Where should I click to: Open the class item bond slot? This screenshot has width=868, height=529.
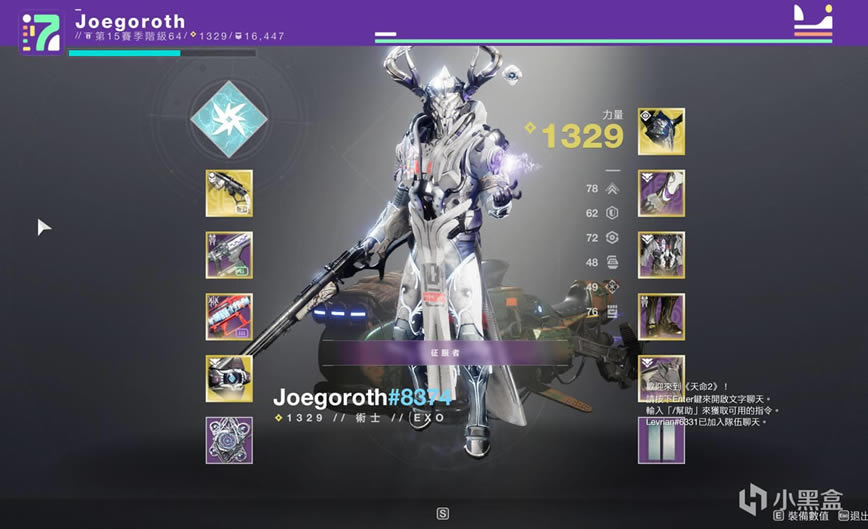[x=661, y=370]
